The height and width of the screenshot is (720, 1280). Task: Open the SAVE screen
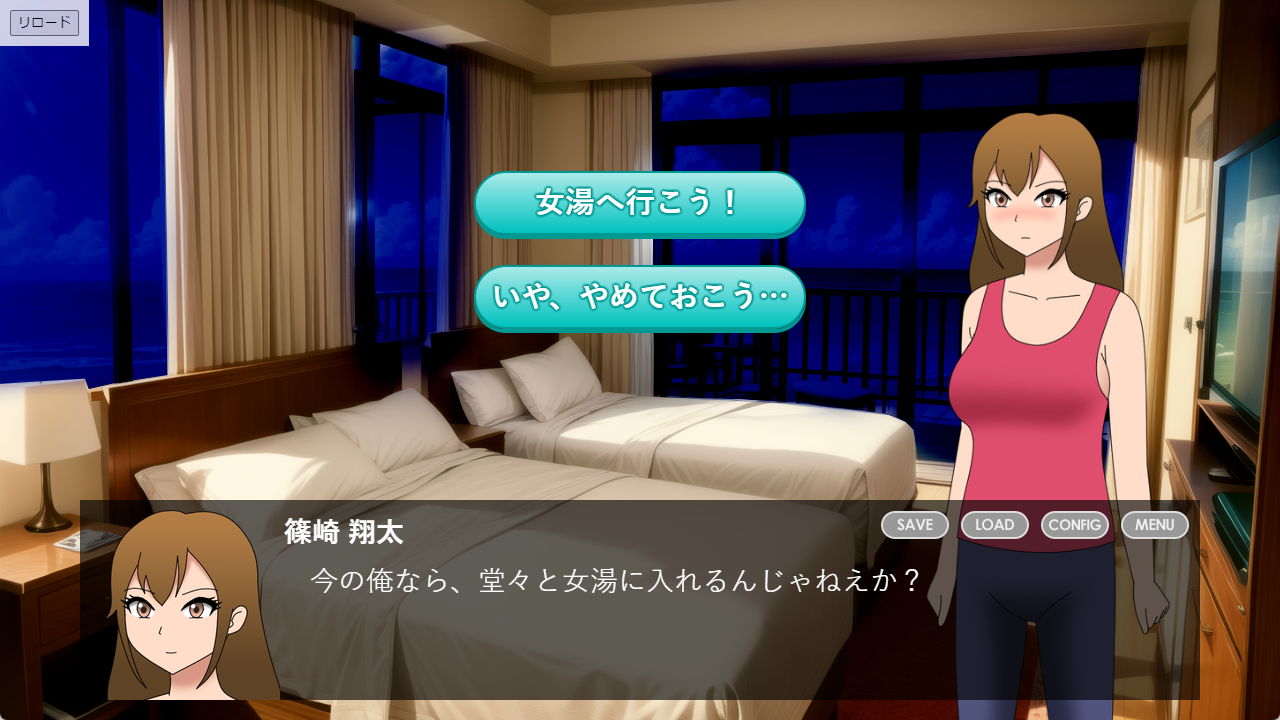tap(914, 525)
